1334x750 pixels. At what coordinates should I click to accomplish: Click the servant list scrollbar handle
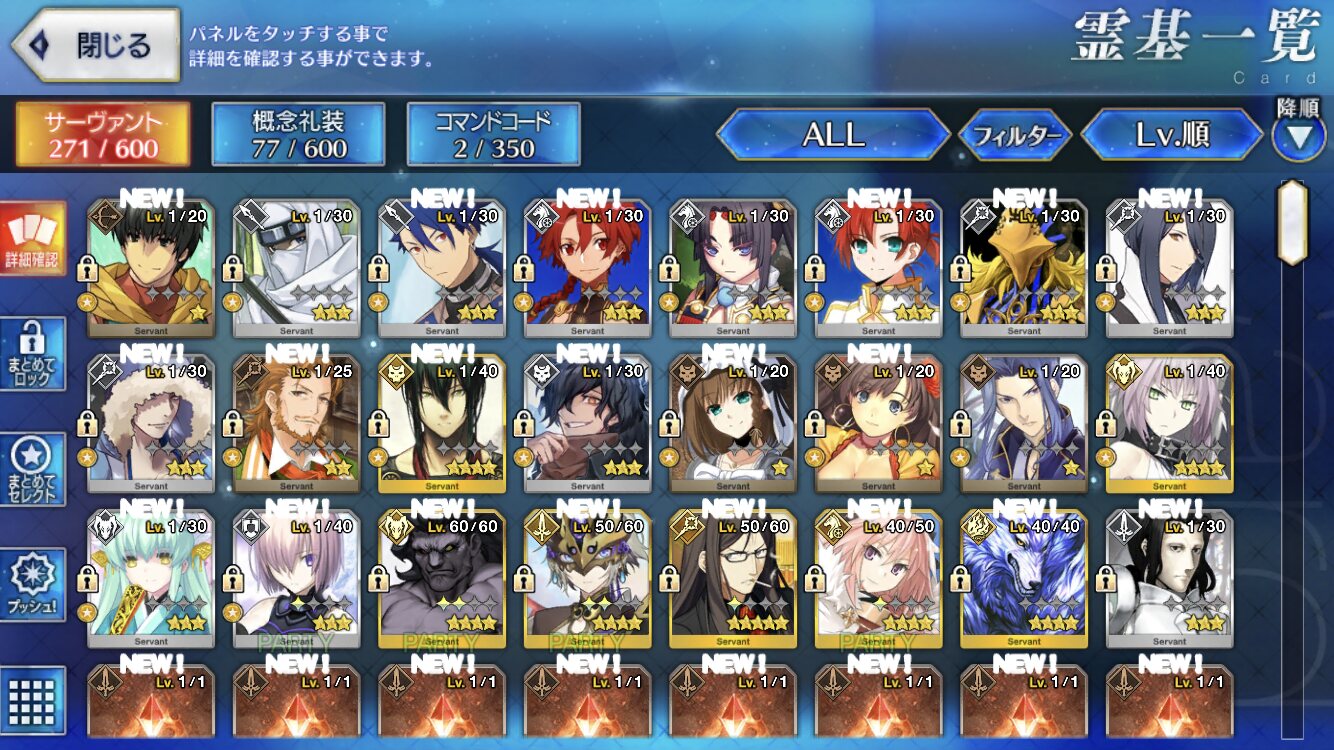pyautogui.click(x=1292, y=222)
